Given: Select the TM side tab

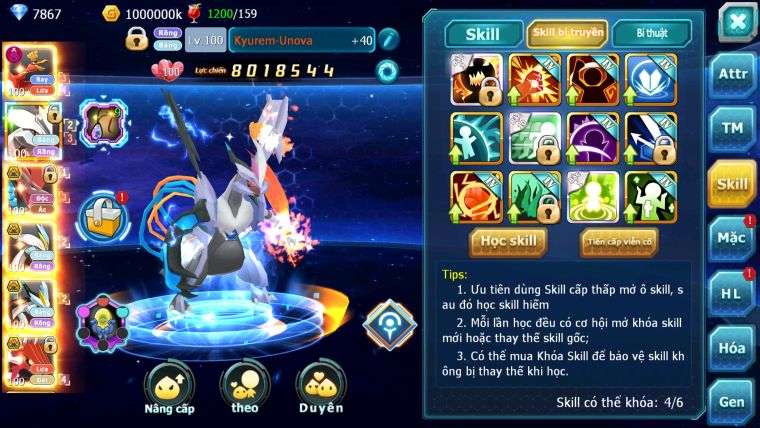Looking at the screenshot, I should point(732,130).
